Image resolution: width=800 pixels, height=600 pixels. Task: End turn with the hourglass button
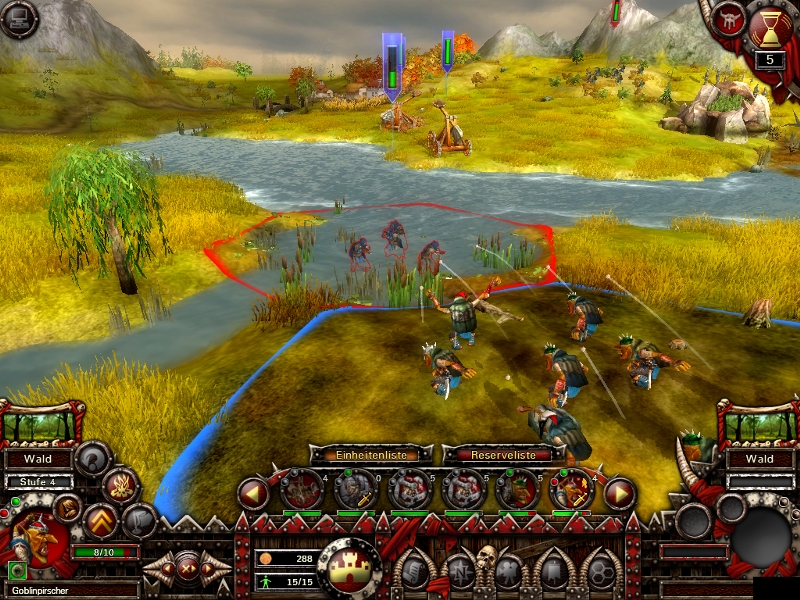pos(769,27)
